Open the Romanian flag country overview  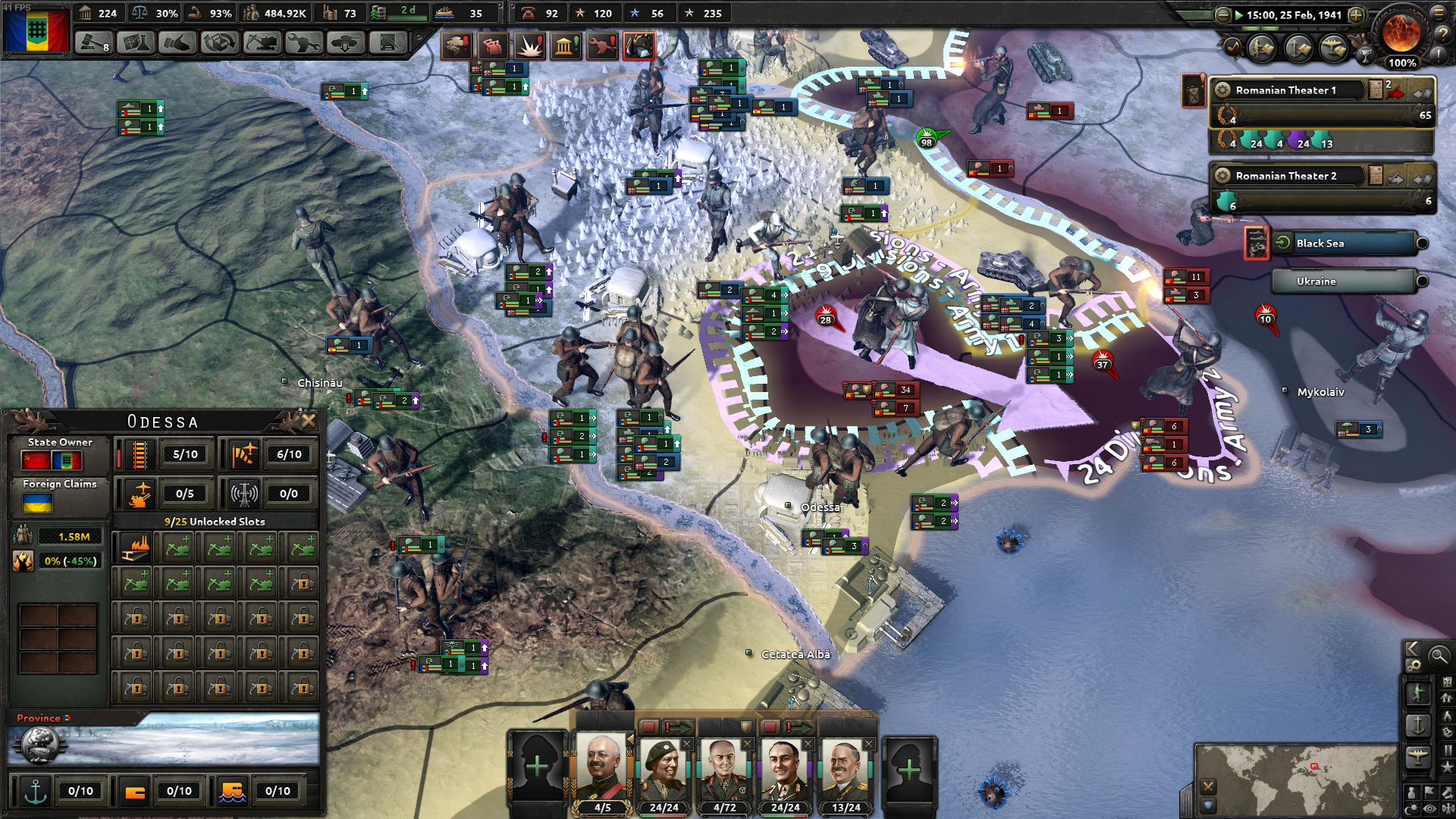pos(36,31)
